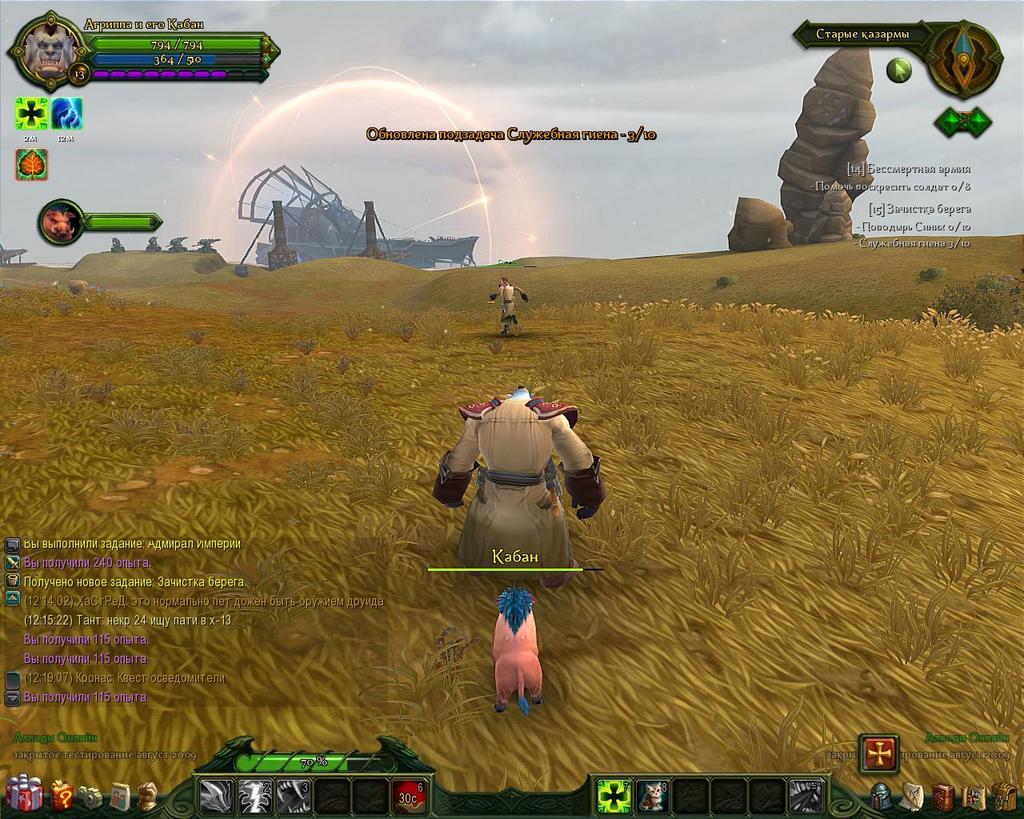
Task: Click the orange leaf status icon
Action: [x=32, y=164]
